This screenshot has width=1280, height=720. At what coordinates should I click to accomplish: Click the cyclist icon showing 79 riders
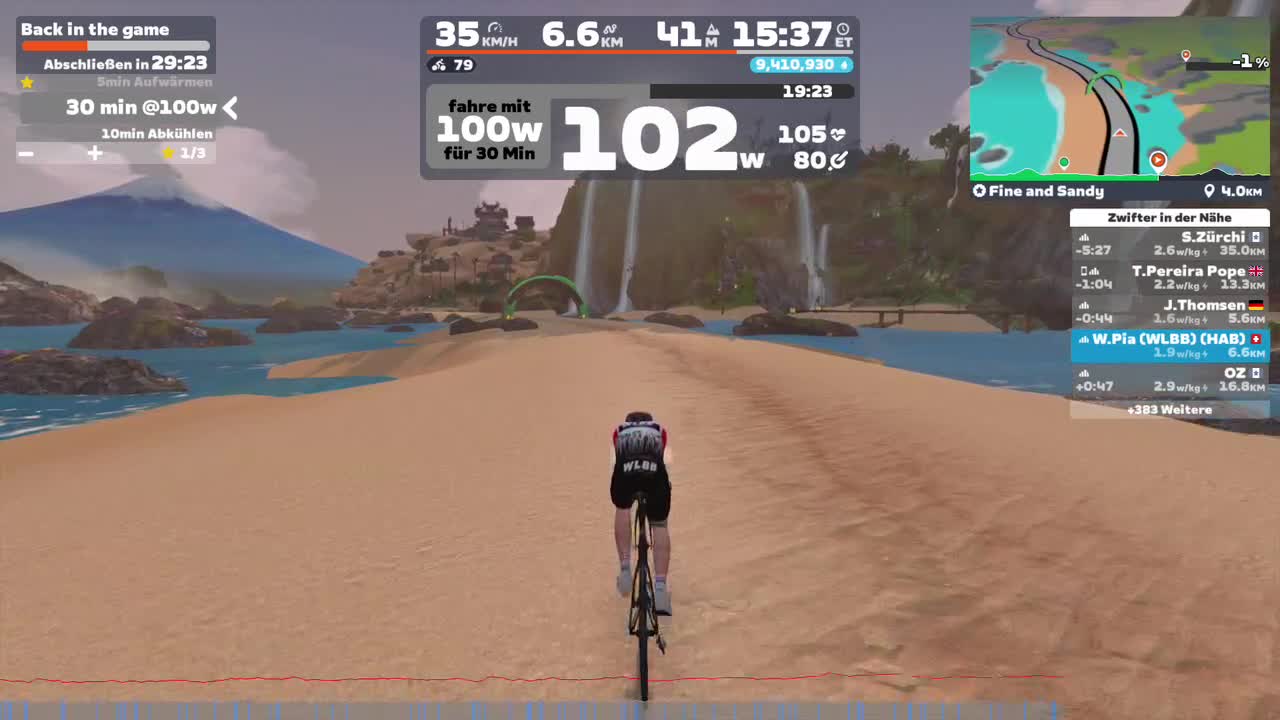(437, 65)
